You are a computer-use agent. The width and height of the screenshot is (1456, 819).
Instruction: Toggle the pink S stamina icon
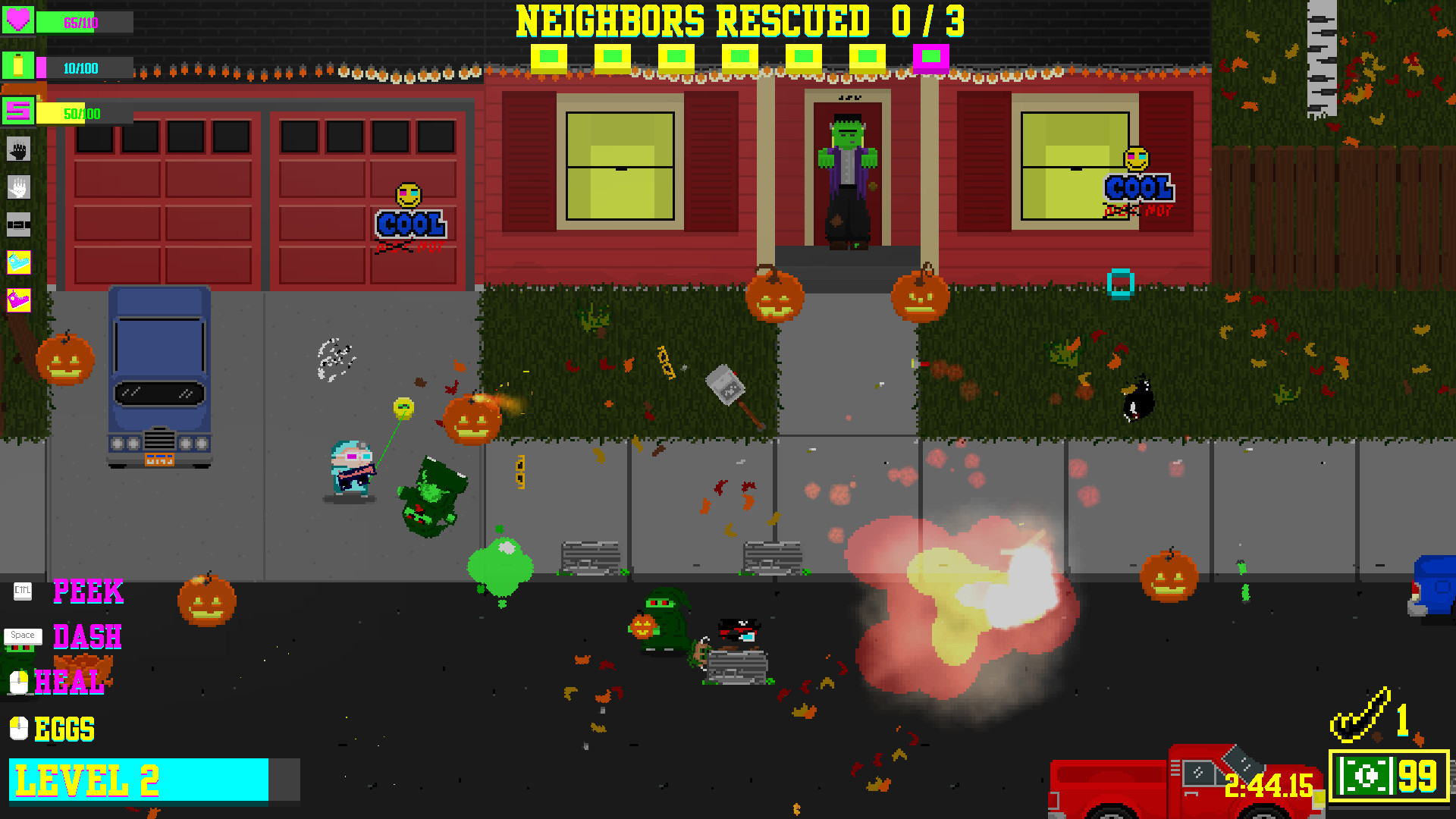(x=20, y=114)
